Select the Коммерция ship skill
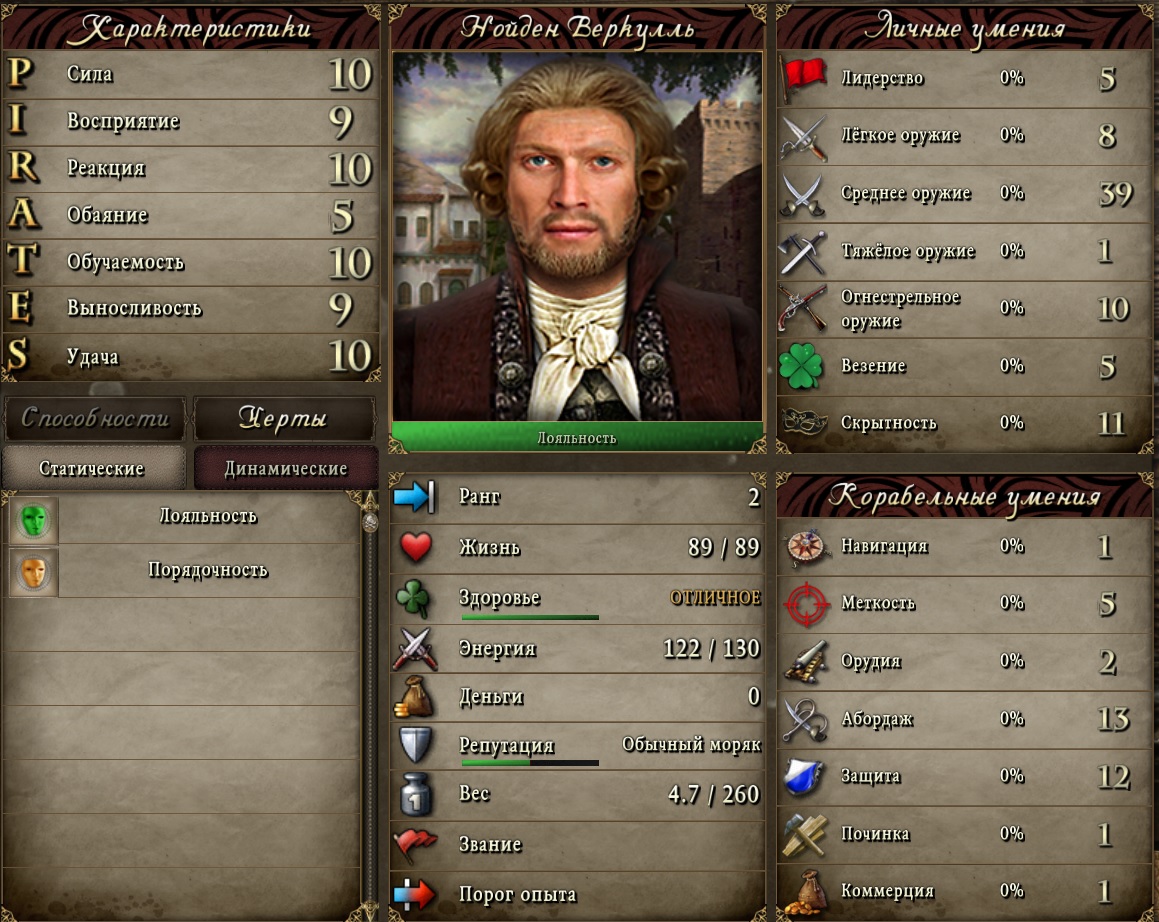The image size is (1159, 922). click(x=965, y=890)
